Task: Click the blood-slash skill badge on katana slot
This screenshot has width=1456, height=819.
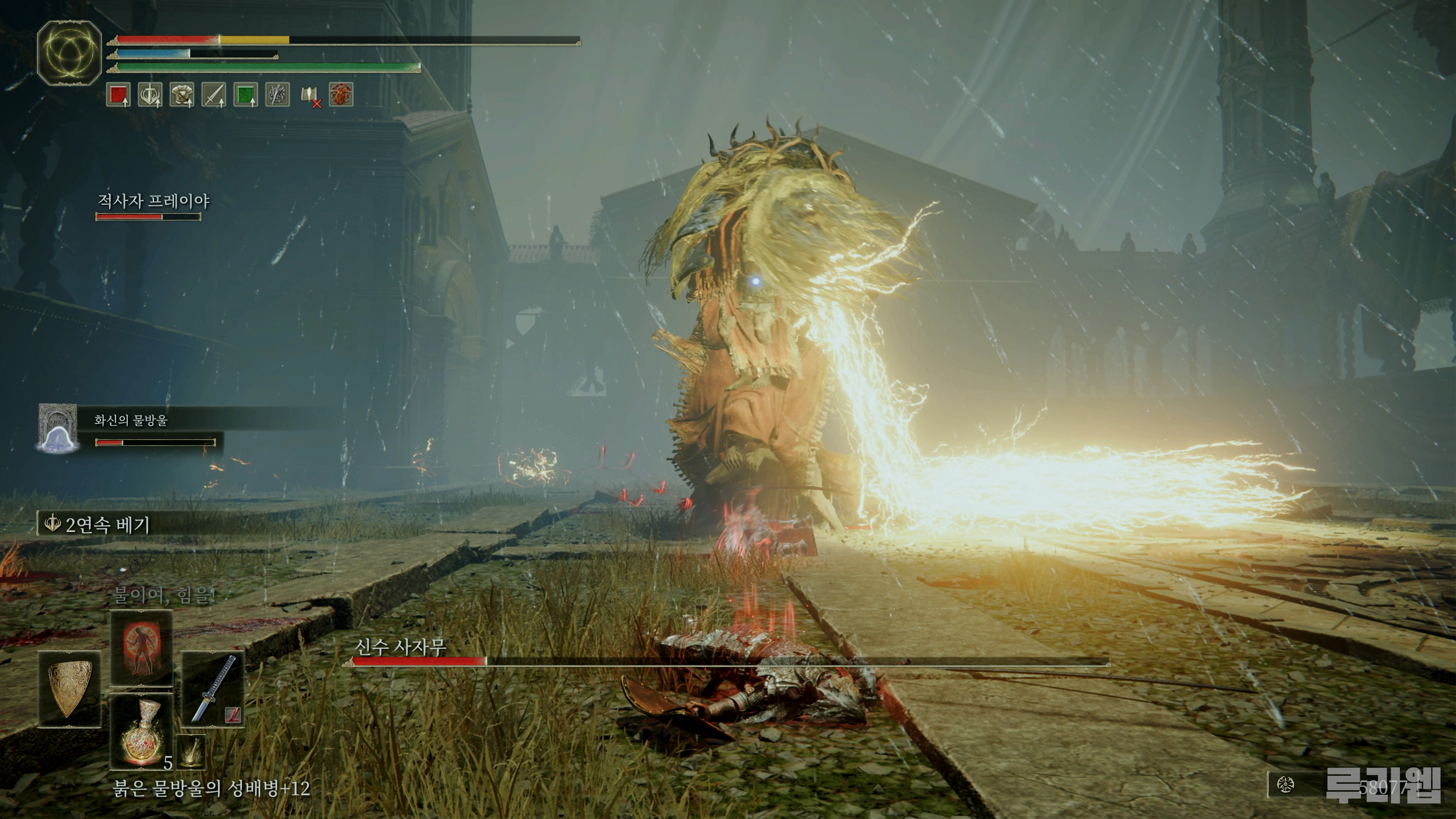Action: (232, 715)
